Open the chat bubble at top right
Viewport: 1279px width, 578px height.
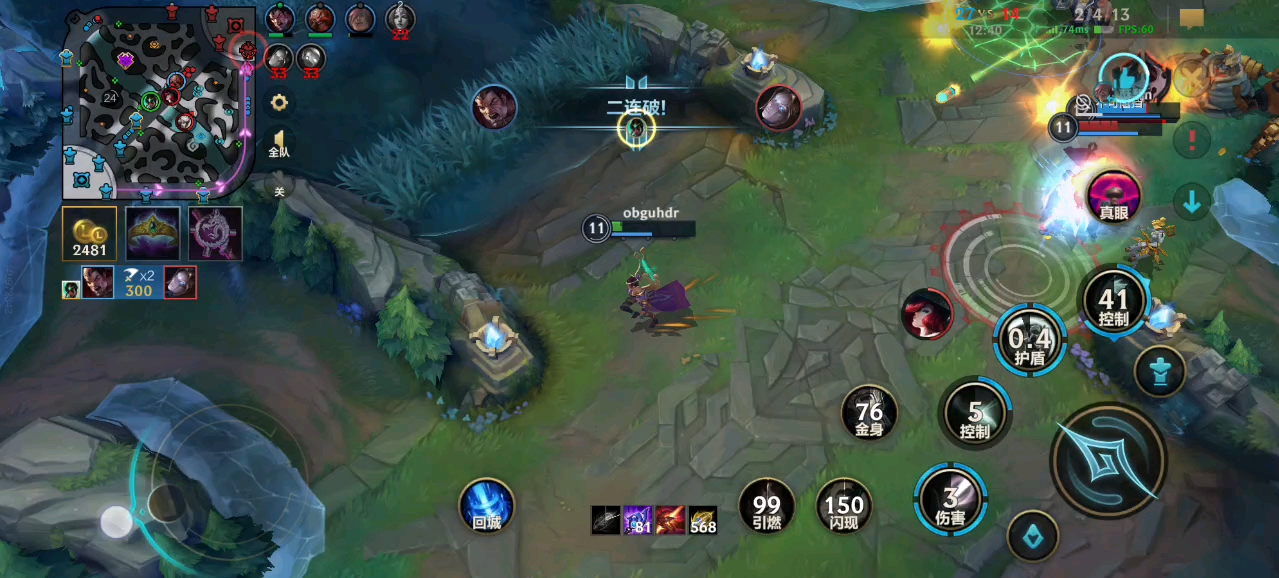click(x=1191, y=18)
